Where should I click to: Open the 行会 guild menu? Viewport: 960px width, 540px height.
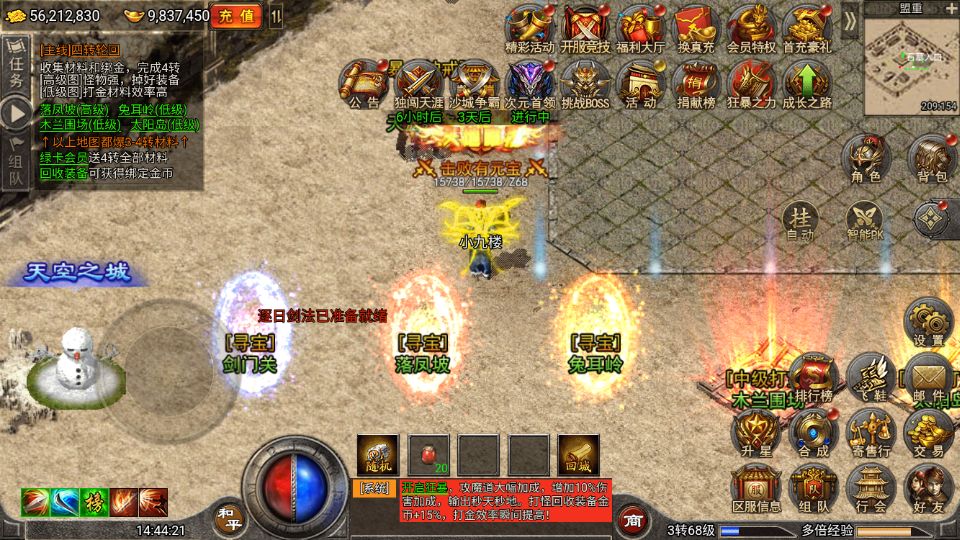871,488
